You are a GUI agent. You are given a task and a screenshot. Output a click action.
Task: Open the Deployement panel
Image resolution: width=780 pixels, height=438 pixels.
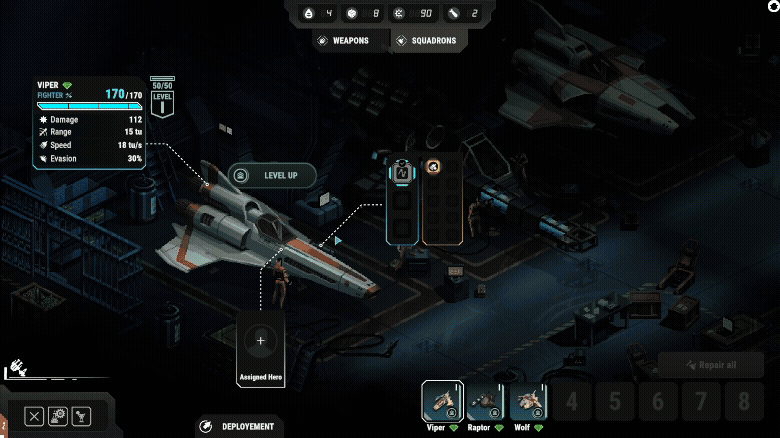click(237, 426)
